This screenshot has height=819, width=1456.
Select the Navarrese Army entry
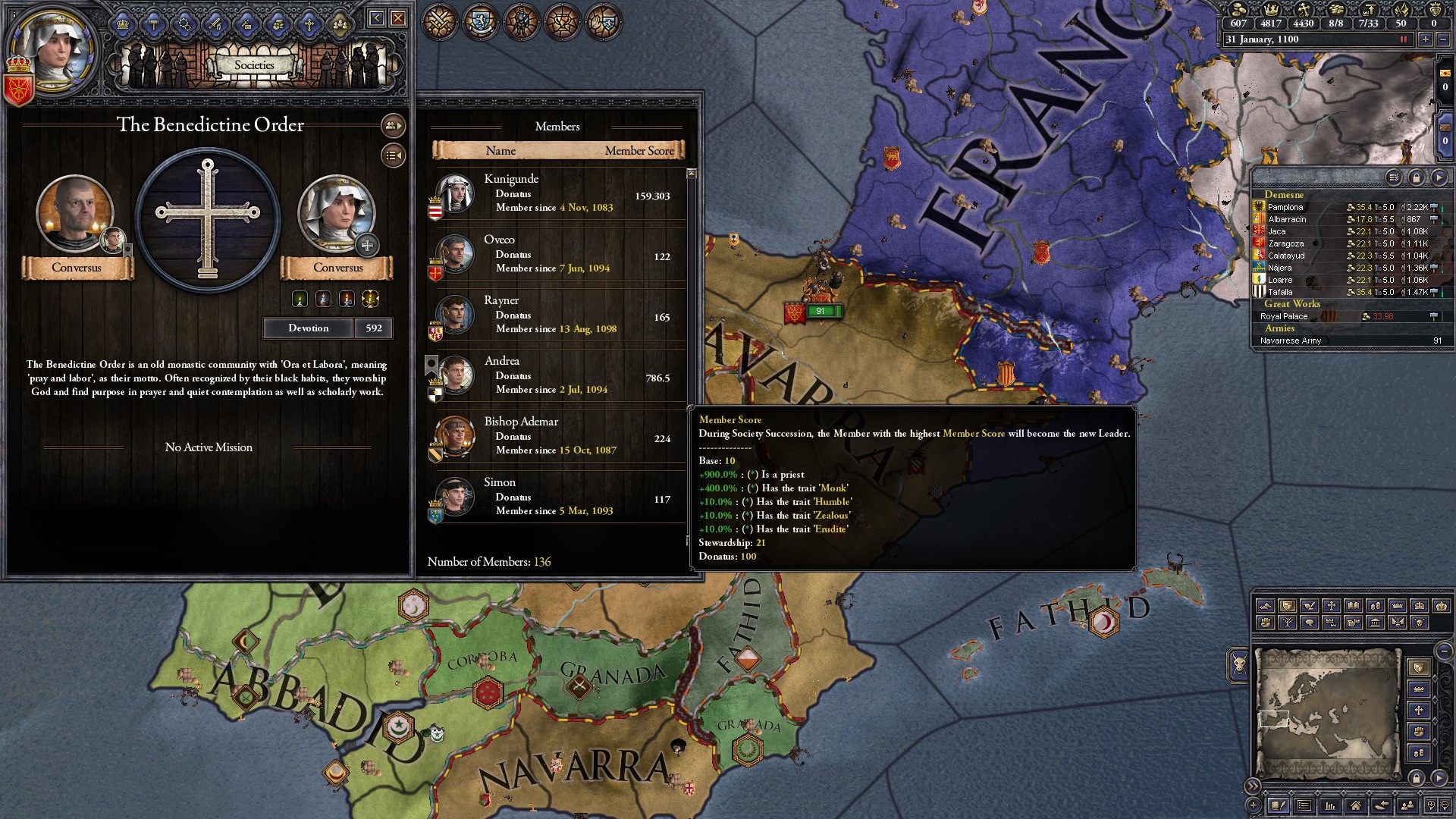[x=1290, y=340]
